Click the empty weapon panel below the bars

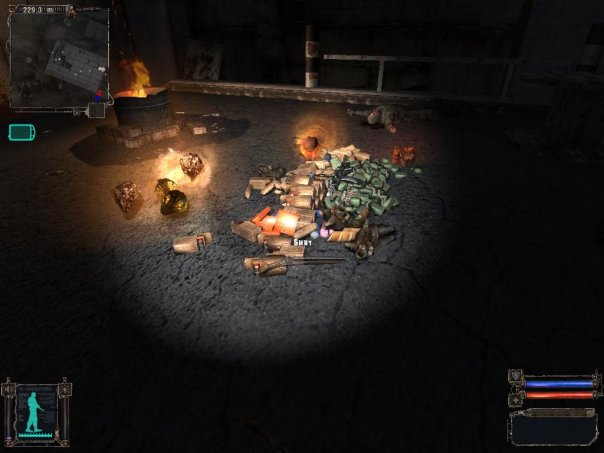pos(554,427)
